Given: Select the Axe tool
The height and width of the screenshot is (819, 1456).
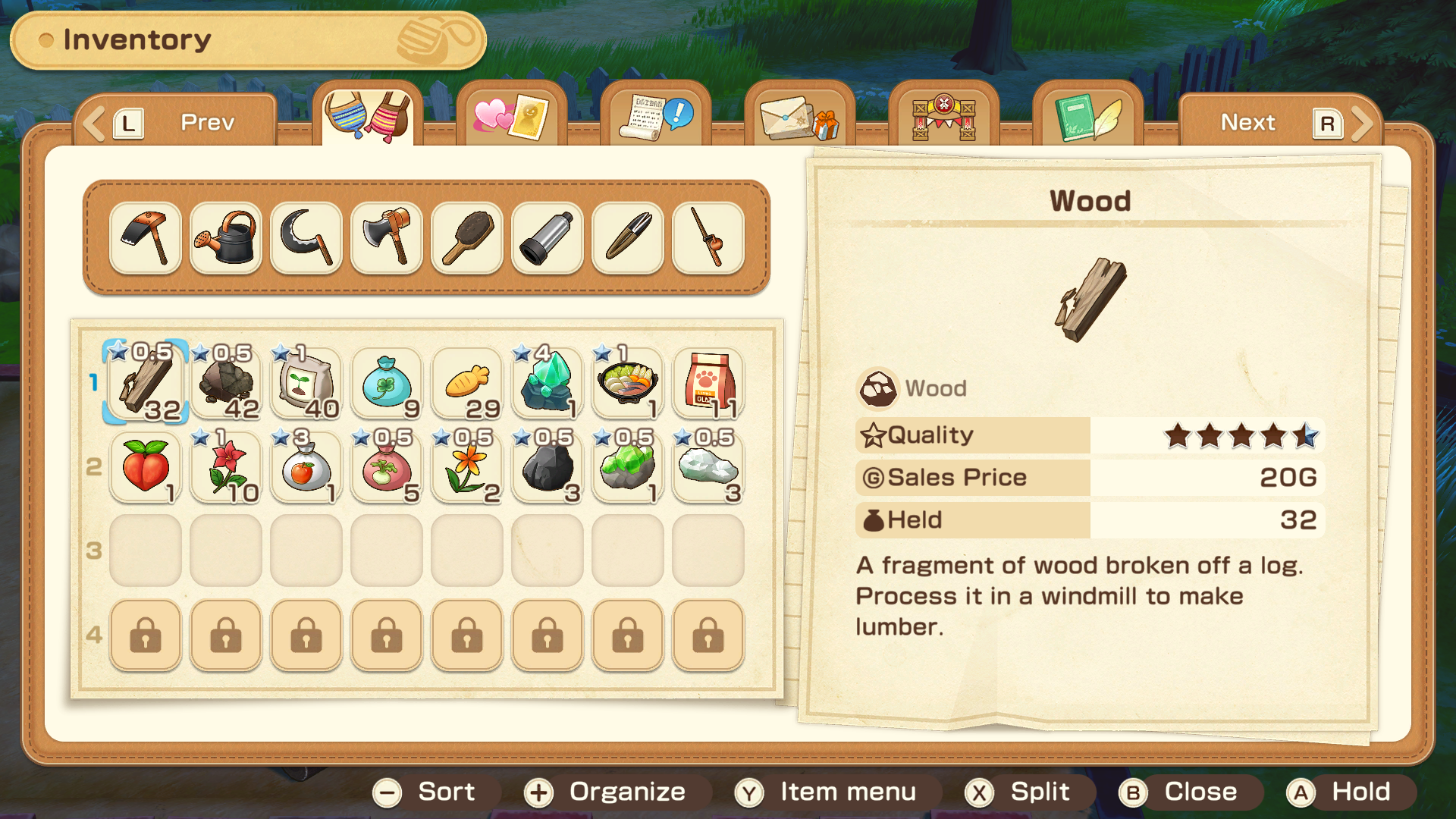Looking at the screenshot, I should pyautogui.click(x=386, y=237).
